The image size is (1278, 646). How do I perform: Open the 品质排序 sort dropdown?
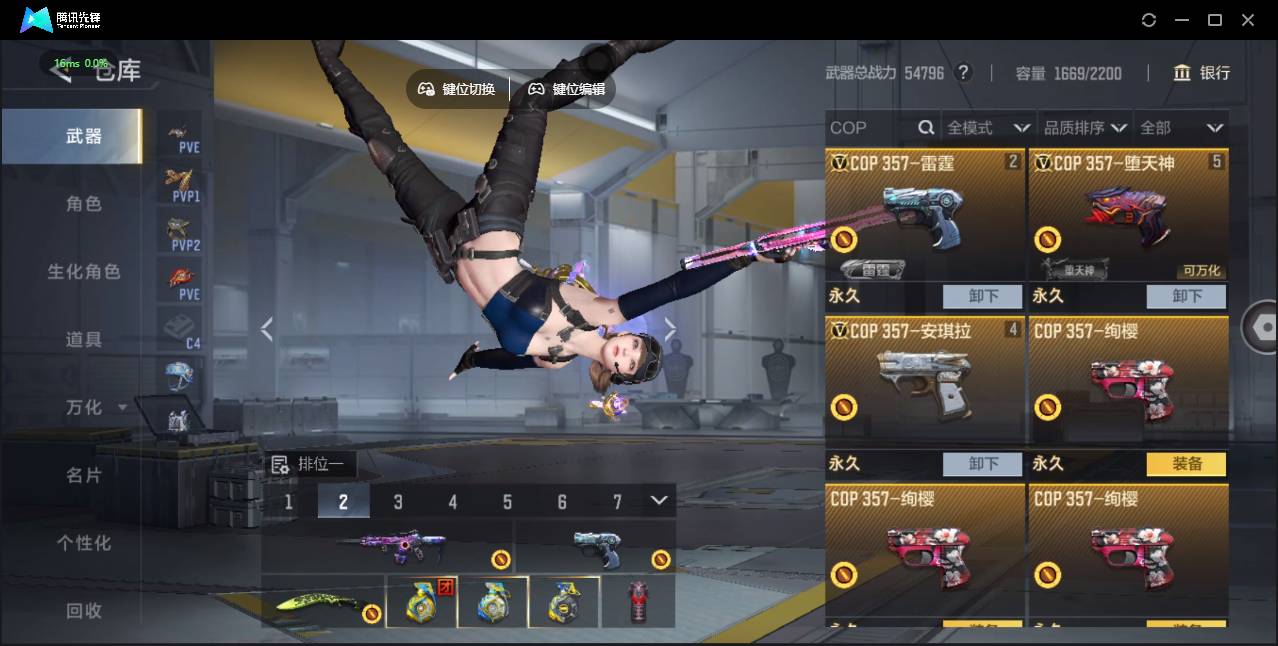tap(1085, 128)
